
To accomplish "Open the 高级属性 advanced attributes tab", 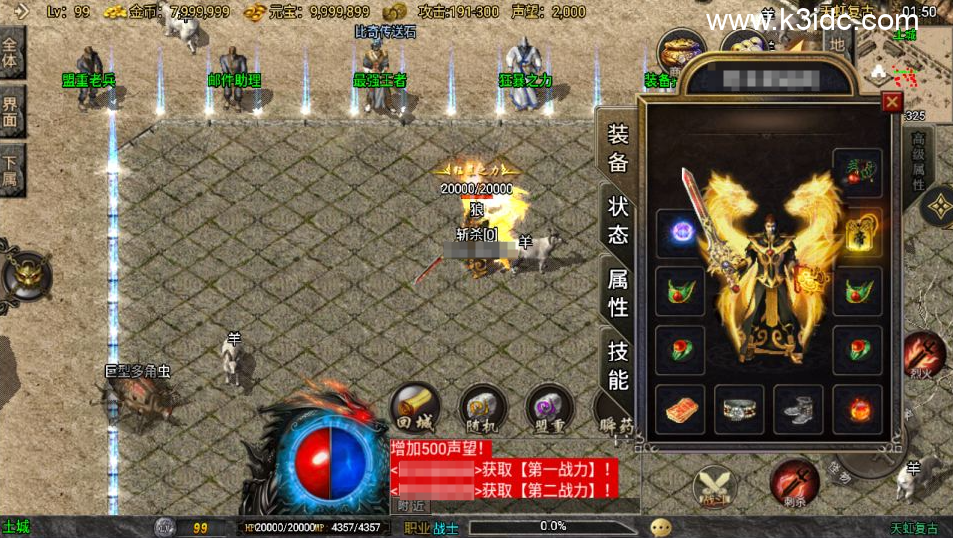I will pyautogui.click(x=919, y=163).
